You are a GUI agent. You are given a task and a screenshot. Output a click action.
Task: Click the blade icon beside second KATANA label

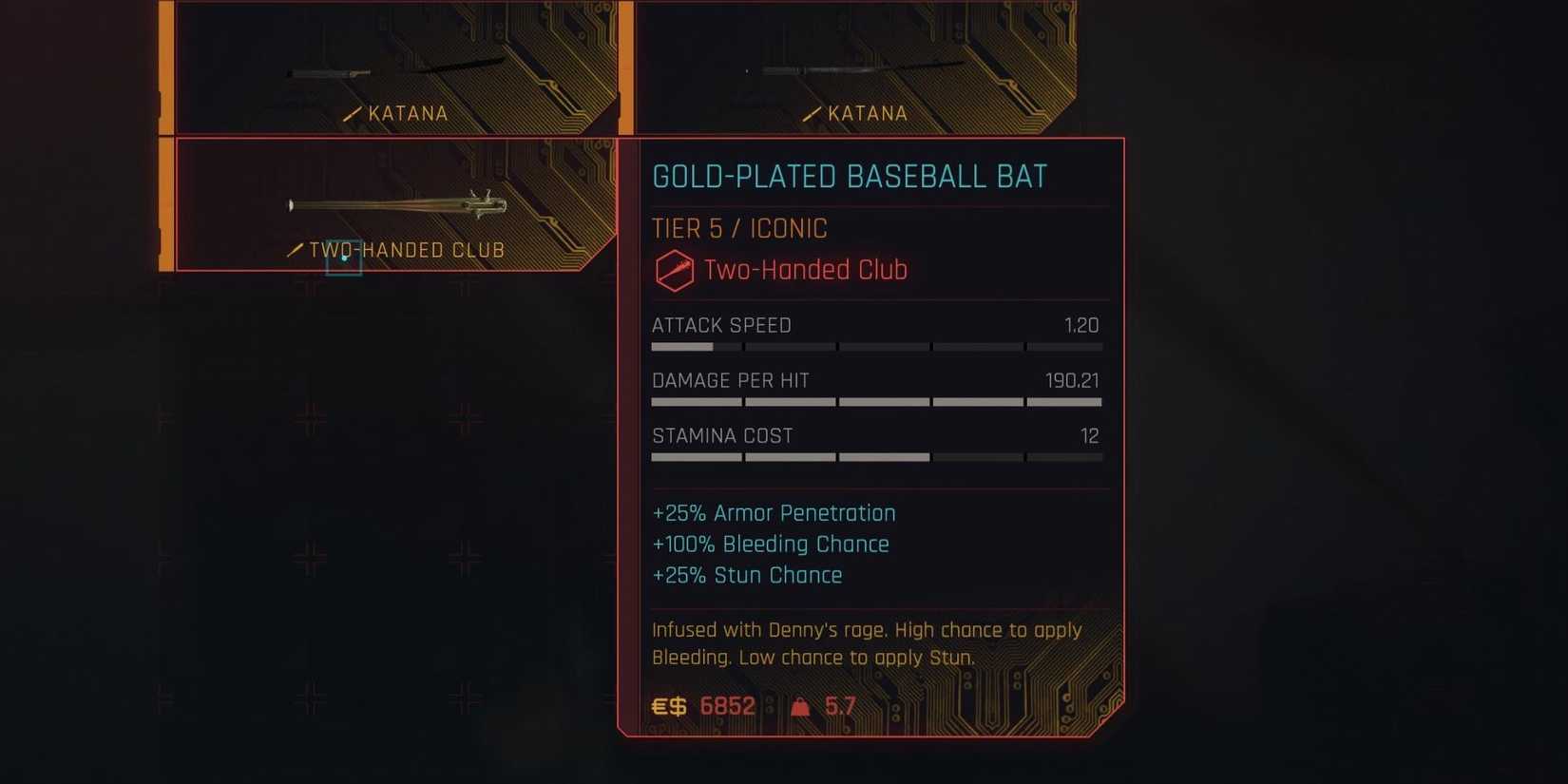(x=812, y=112)
